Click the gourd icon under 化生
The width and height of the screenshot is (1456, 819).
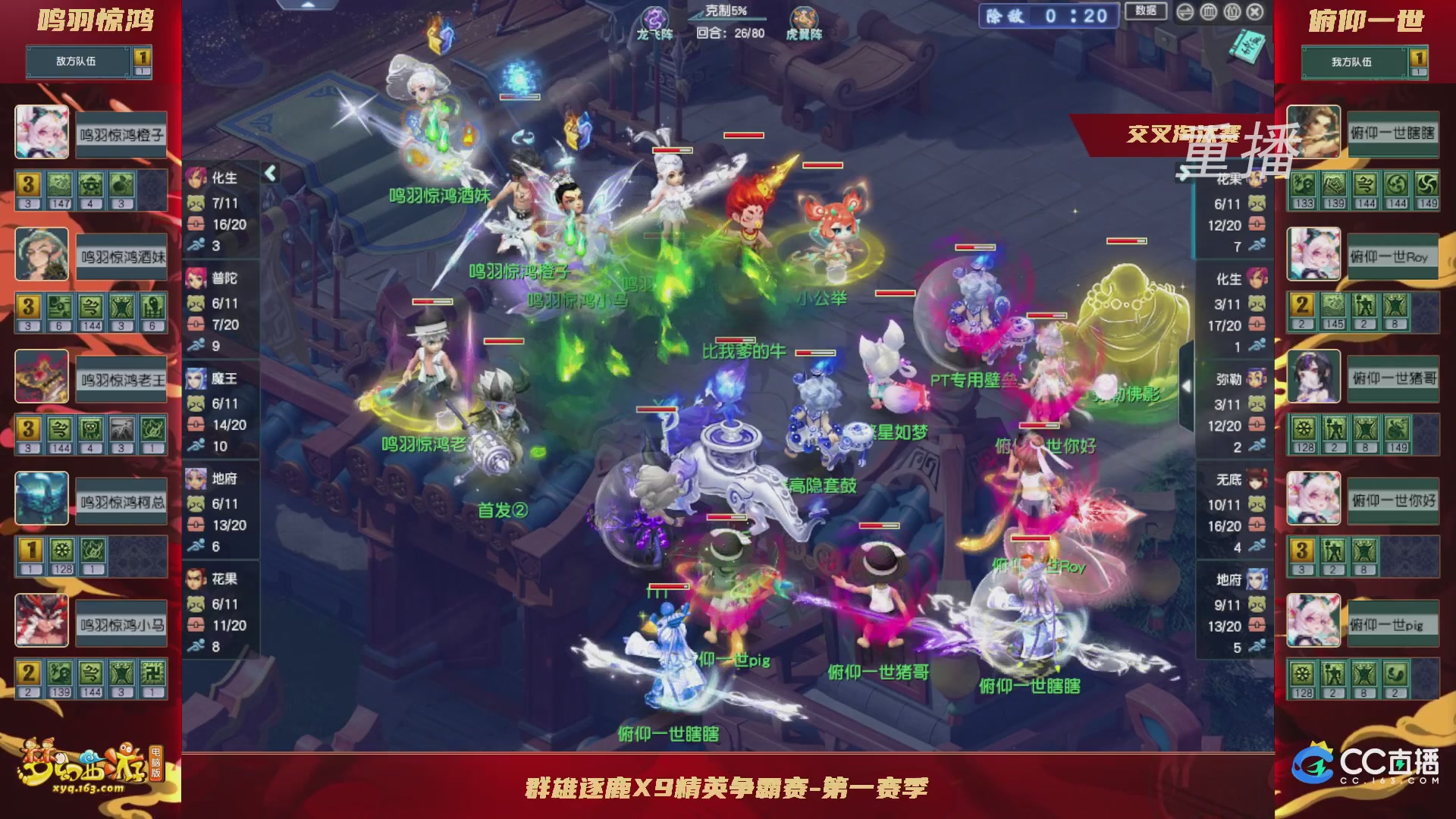197,202
